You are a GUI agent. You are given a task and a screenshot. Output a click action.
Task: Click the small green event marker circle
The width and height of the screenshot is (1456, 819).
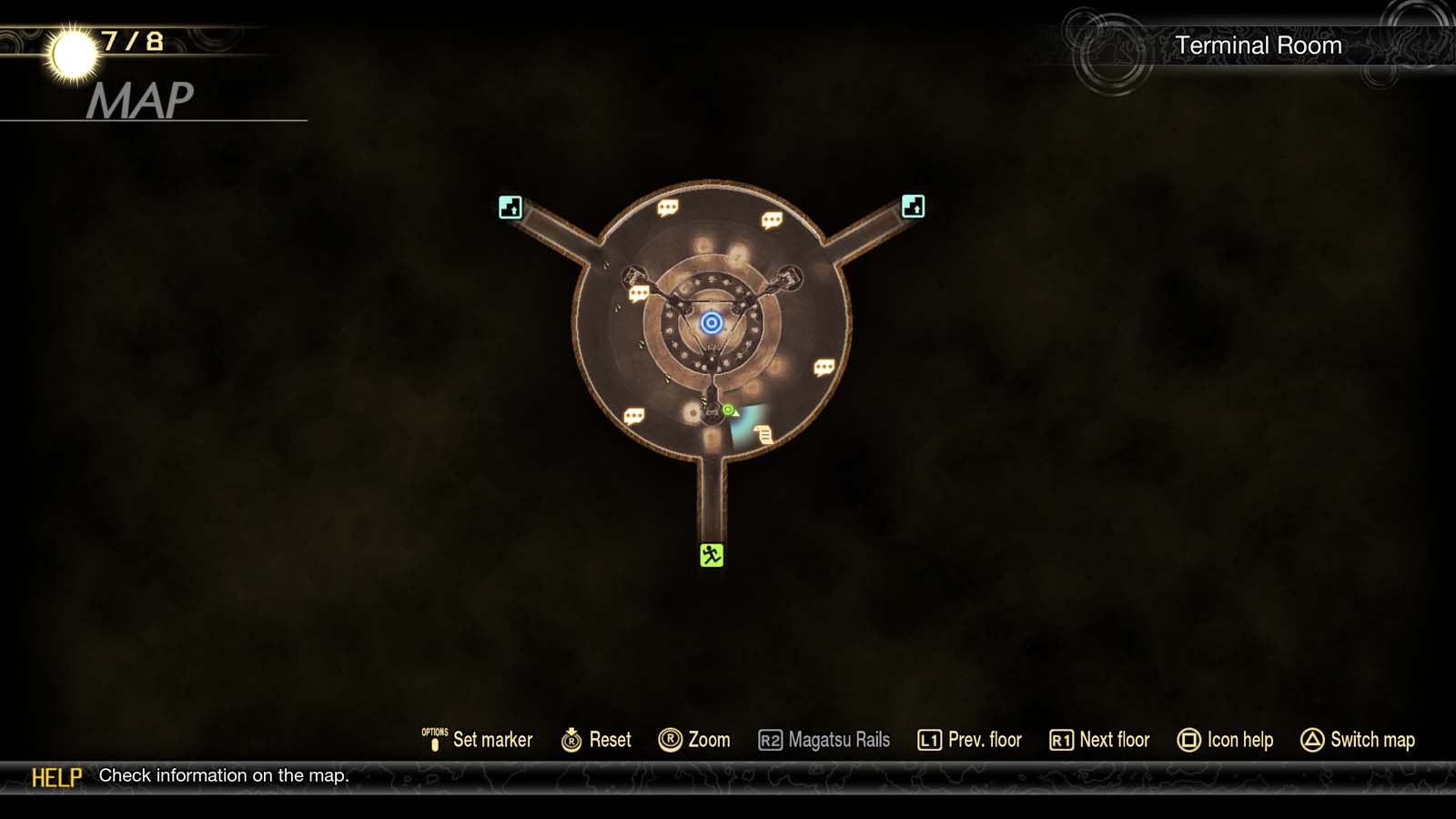click(727, 411)
